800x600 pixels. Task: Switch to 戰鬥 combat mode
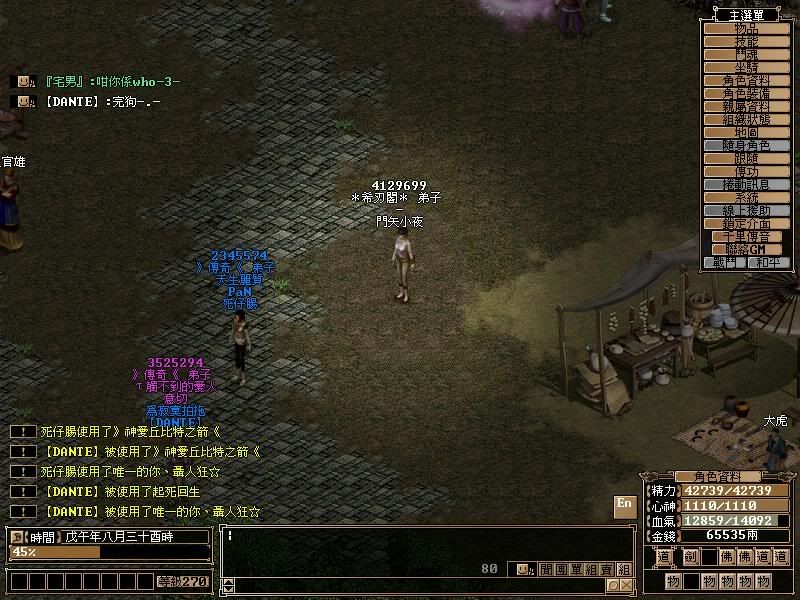[725, 262]
